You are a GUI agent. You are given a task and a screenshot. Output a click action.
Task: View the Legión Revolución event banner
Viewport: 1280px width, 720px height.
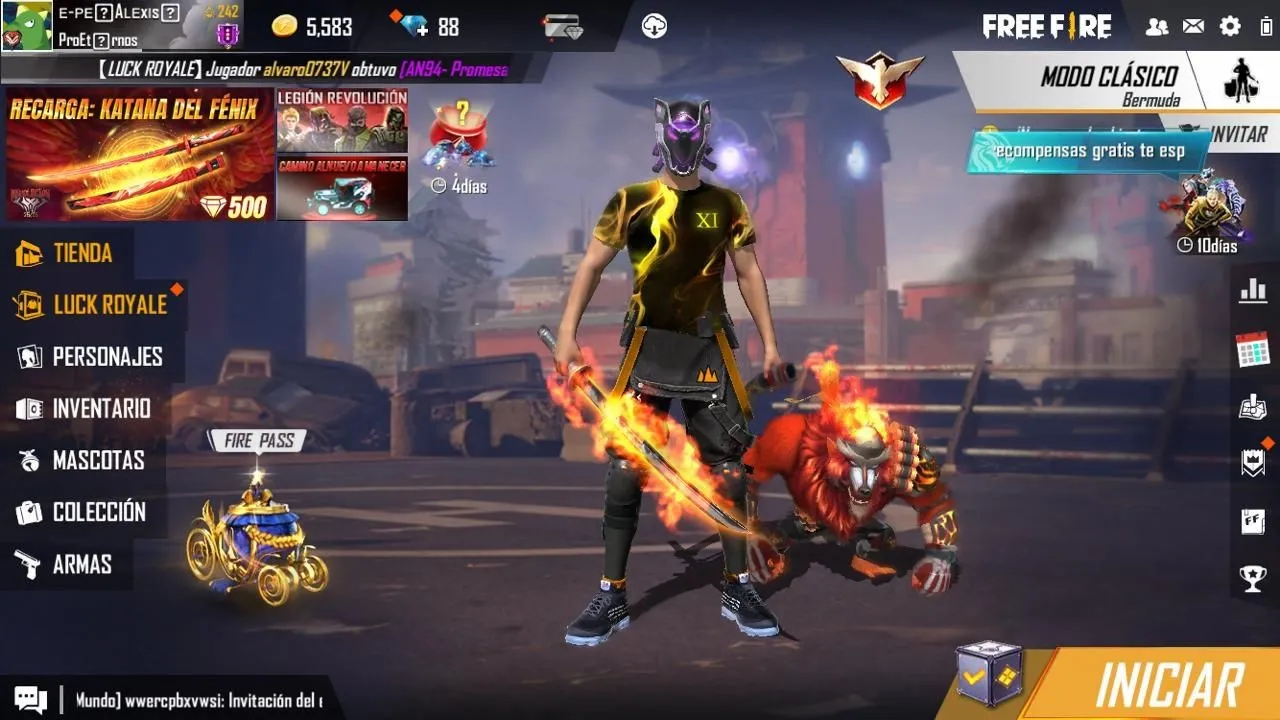click(x=342, y=119)
